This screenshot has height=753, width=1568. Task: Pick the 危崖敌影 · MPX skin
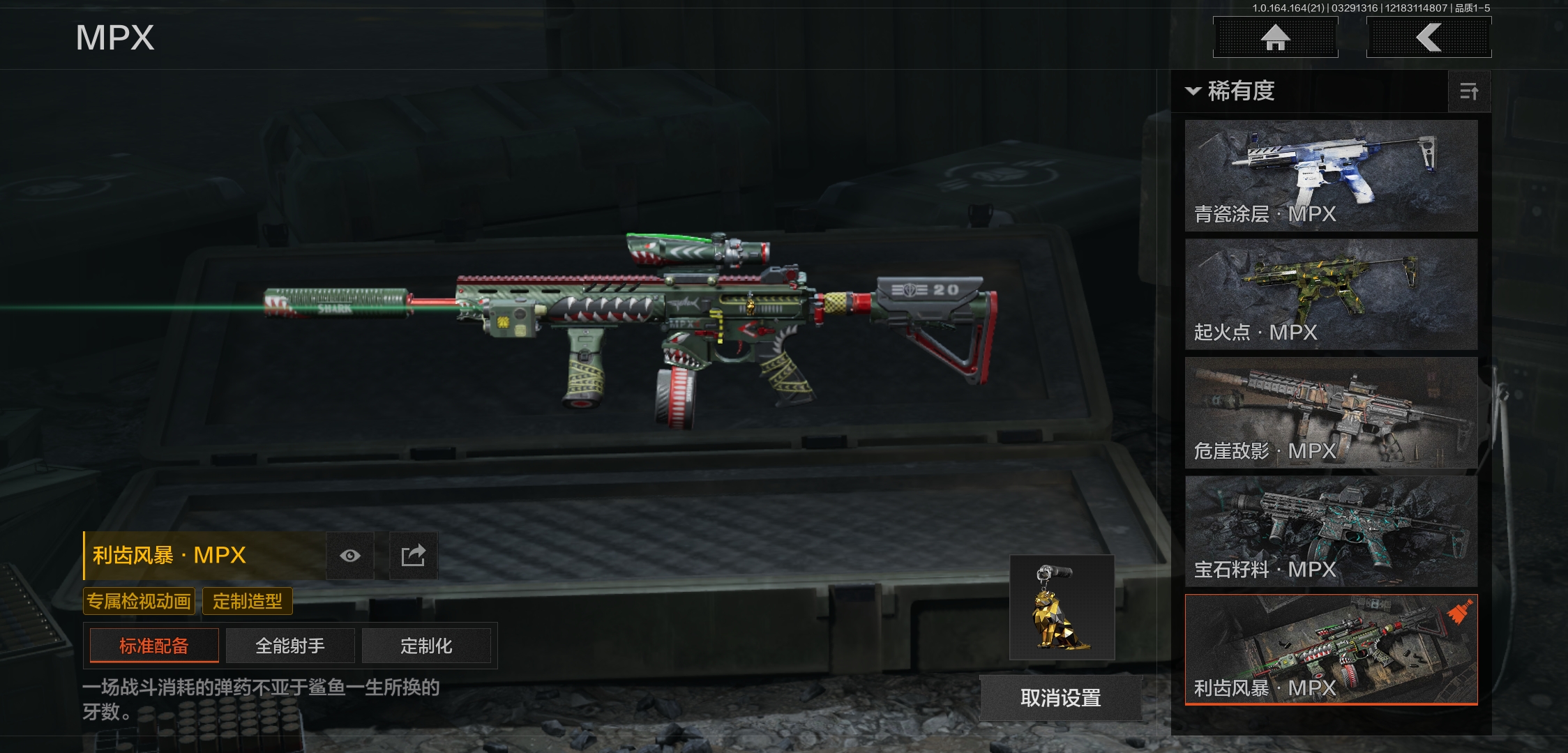[1331, 413]
